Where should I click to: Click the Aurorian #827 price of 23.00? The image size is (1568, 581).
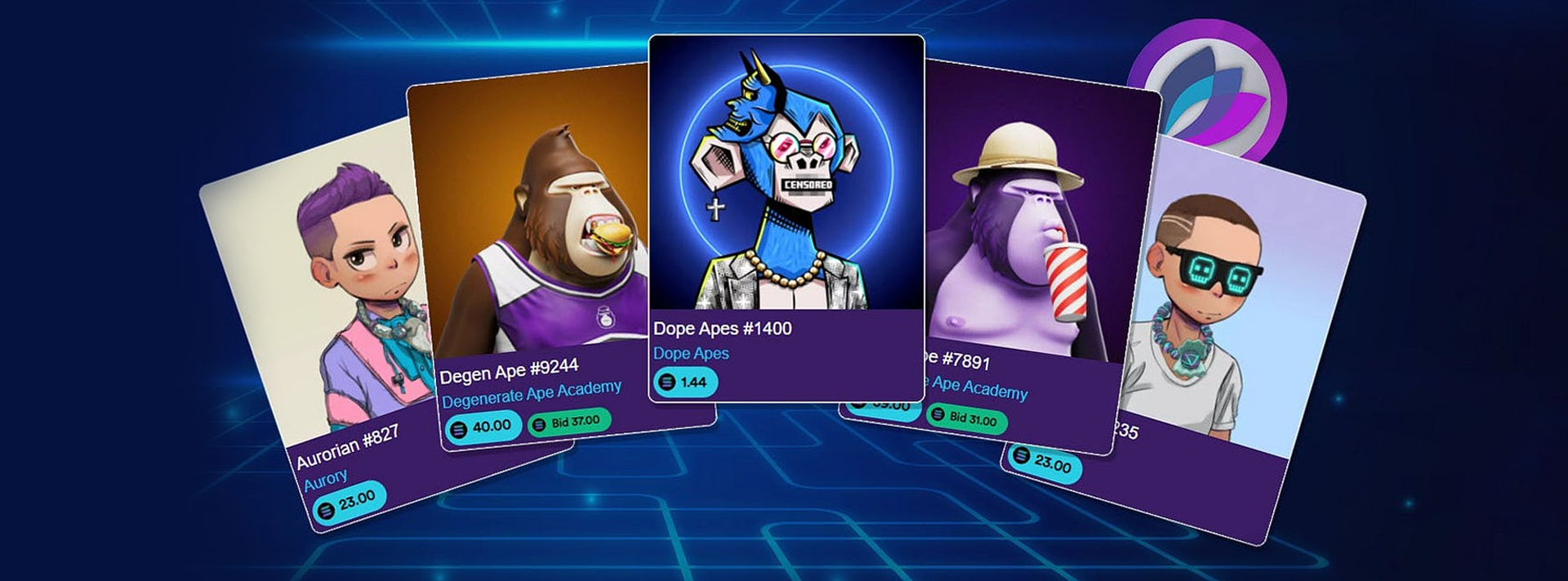coord(349,502)
